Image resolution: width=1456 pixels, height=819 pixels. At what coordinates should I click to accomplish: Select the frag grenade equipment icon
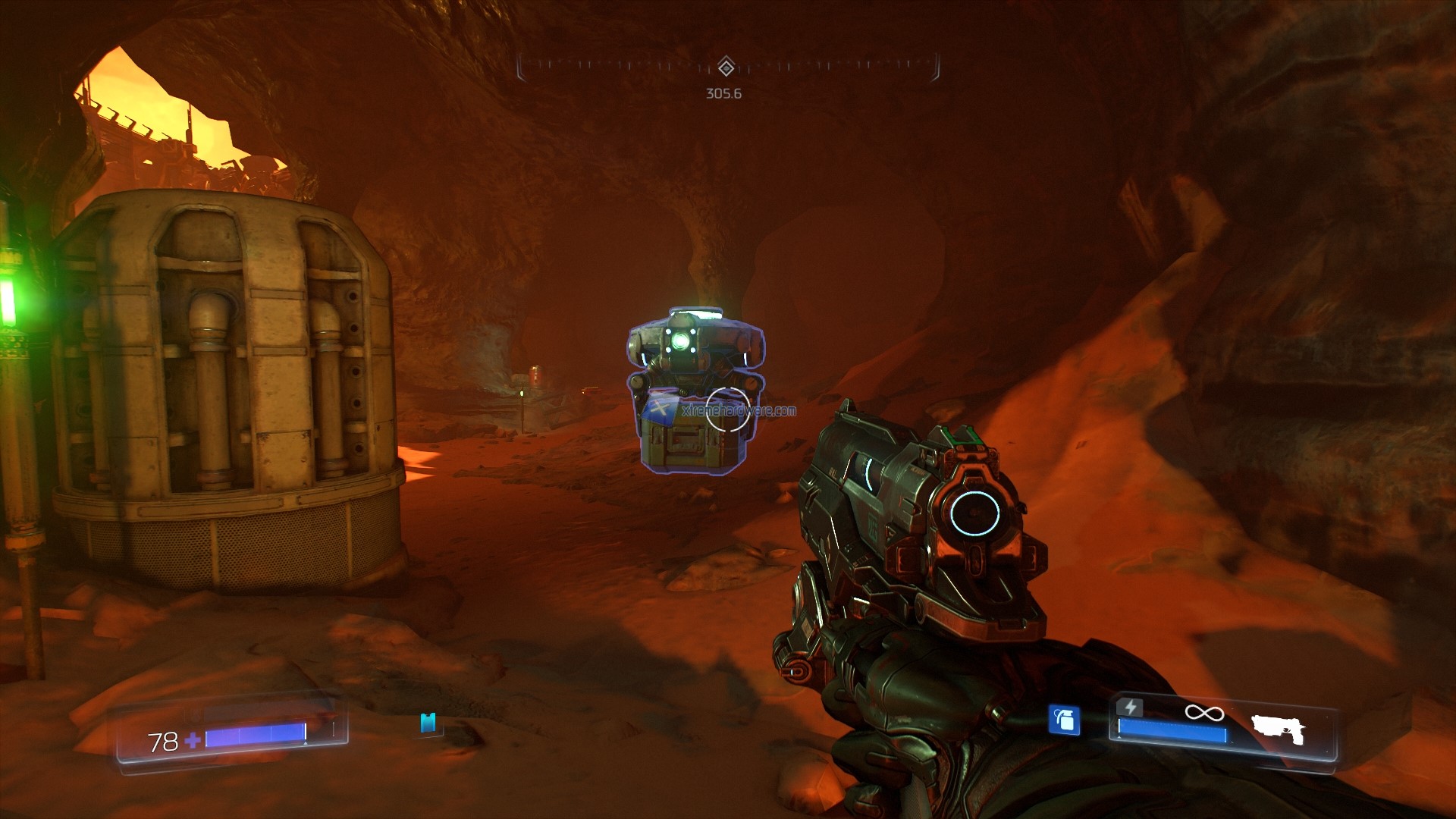(1064, 721)
